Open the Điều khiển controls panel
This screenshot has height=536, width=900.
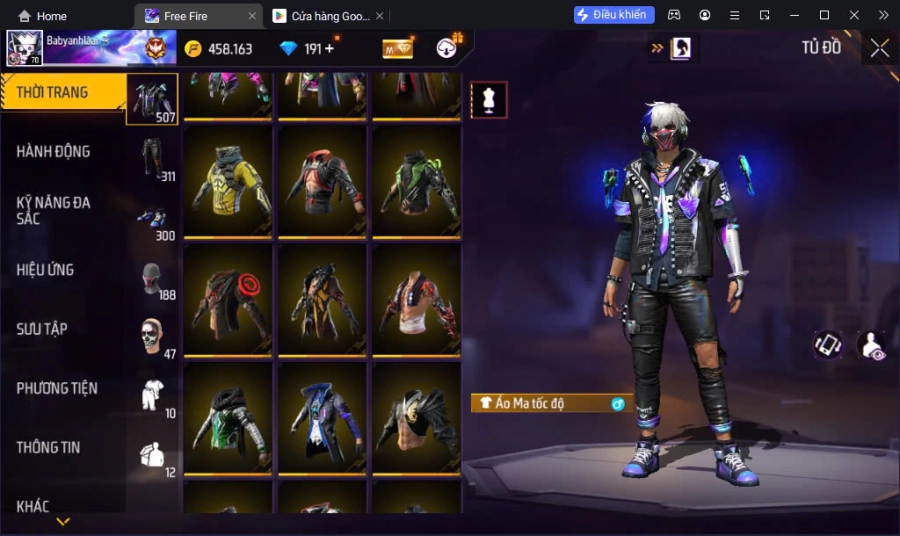pyautogui.click(x=614, y=15)
